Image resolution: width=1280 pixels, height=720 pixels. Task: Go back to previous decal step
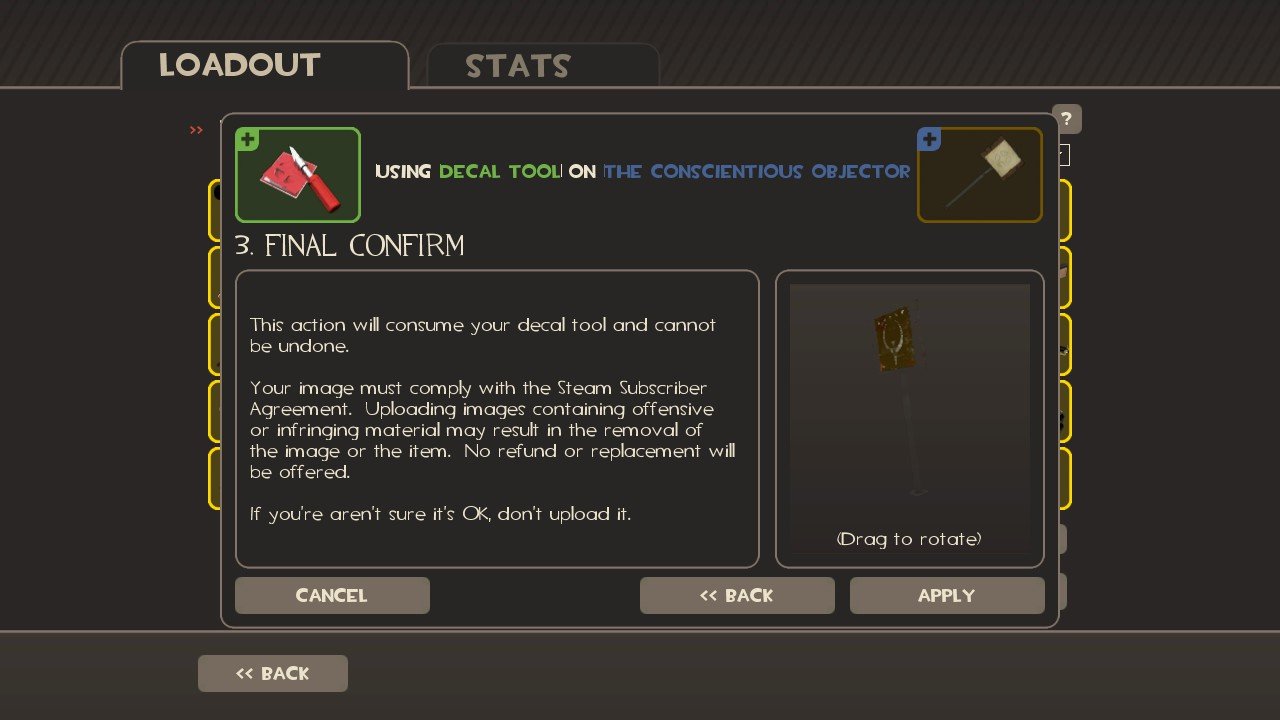[x=736, y=595]
